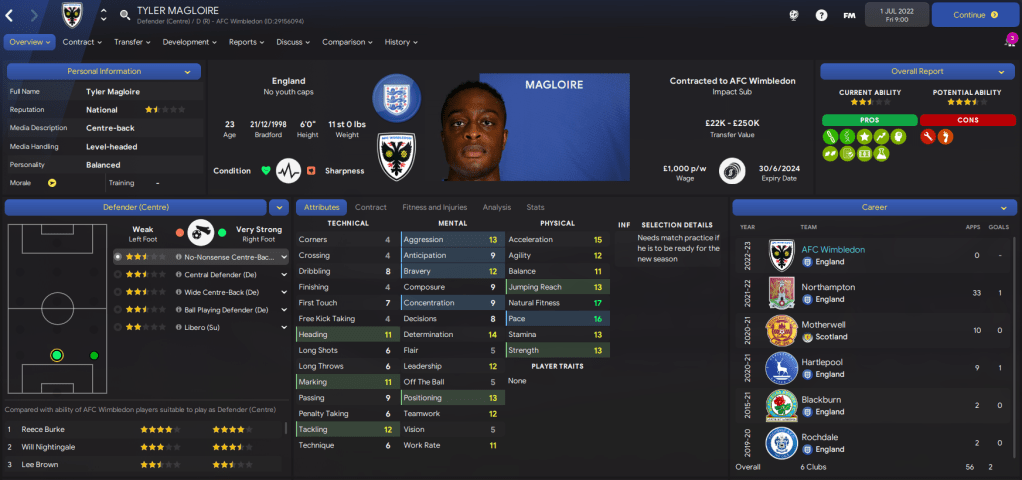Image resolution: width=1022 pixels, height=480 pixels.
Task: Switch to the Stats tab
Action: pyautogui.click(x=535, y=207)
